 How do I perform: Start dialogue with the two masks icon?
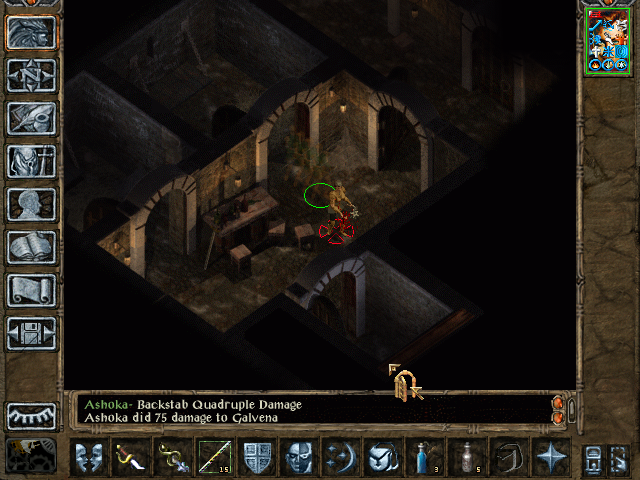coord(88,457)
